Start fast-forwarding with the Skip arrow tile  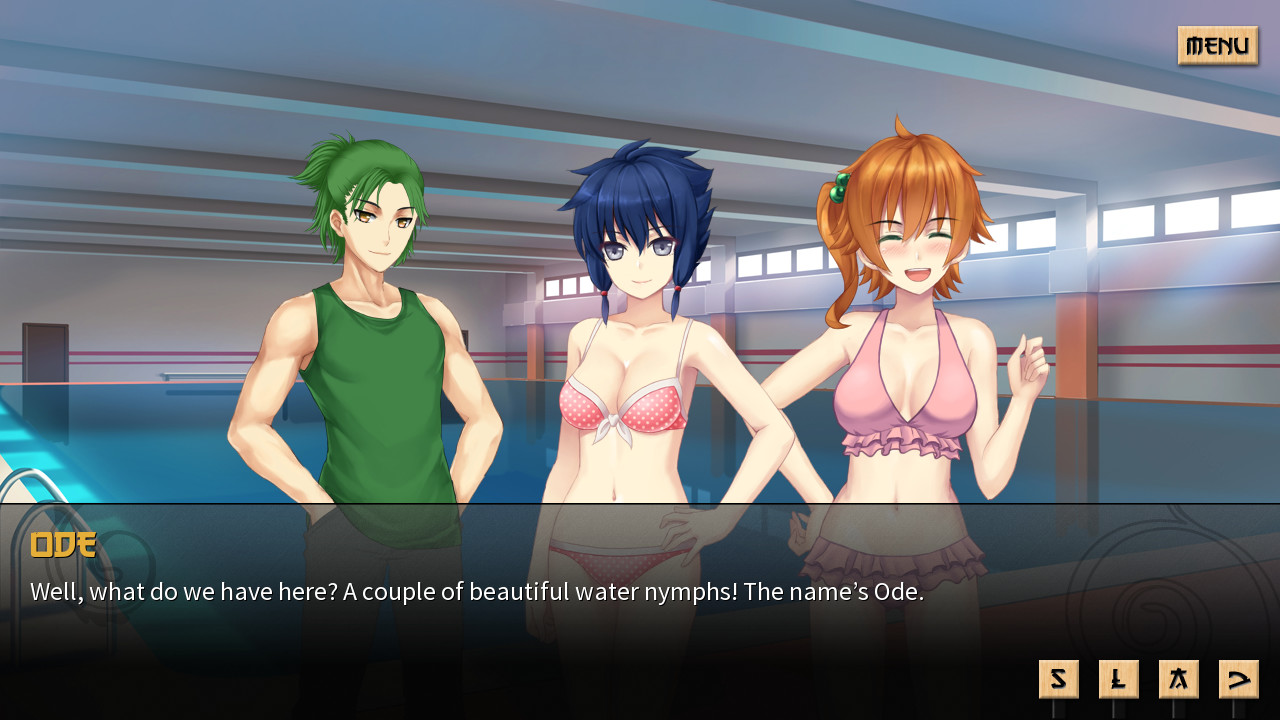point(1238,678)
